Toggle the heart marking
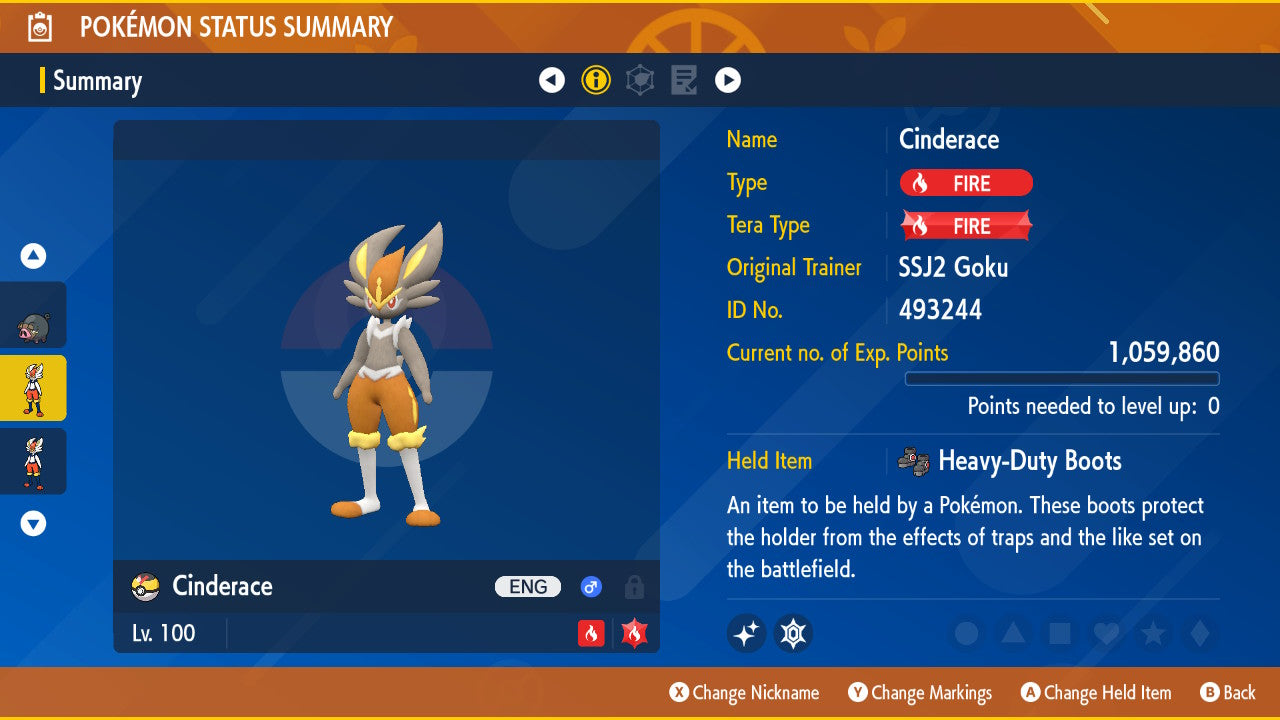1280x720 pixels. (1105, 633)
